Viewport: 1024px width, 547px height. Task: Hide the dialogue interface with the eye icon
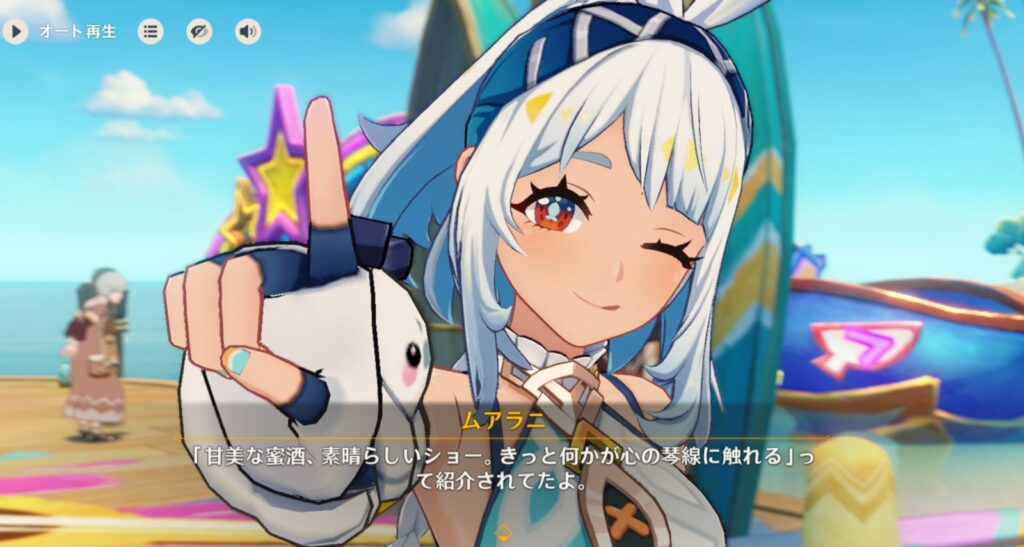tap(200, 31)
